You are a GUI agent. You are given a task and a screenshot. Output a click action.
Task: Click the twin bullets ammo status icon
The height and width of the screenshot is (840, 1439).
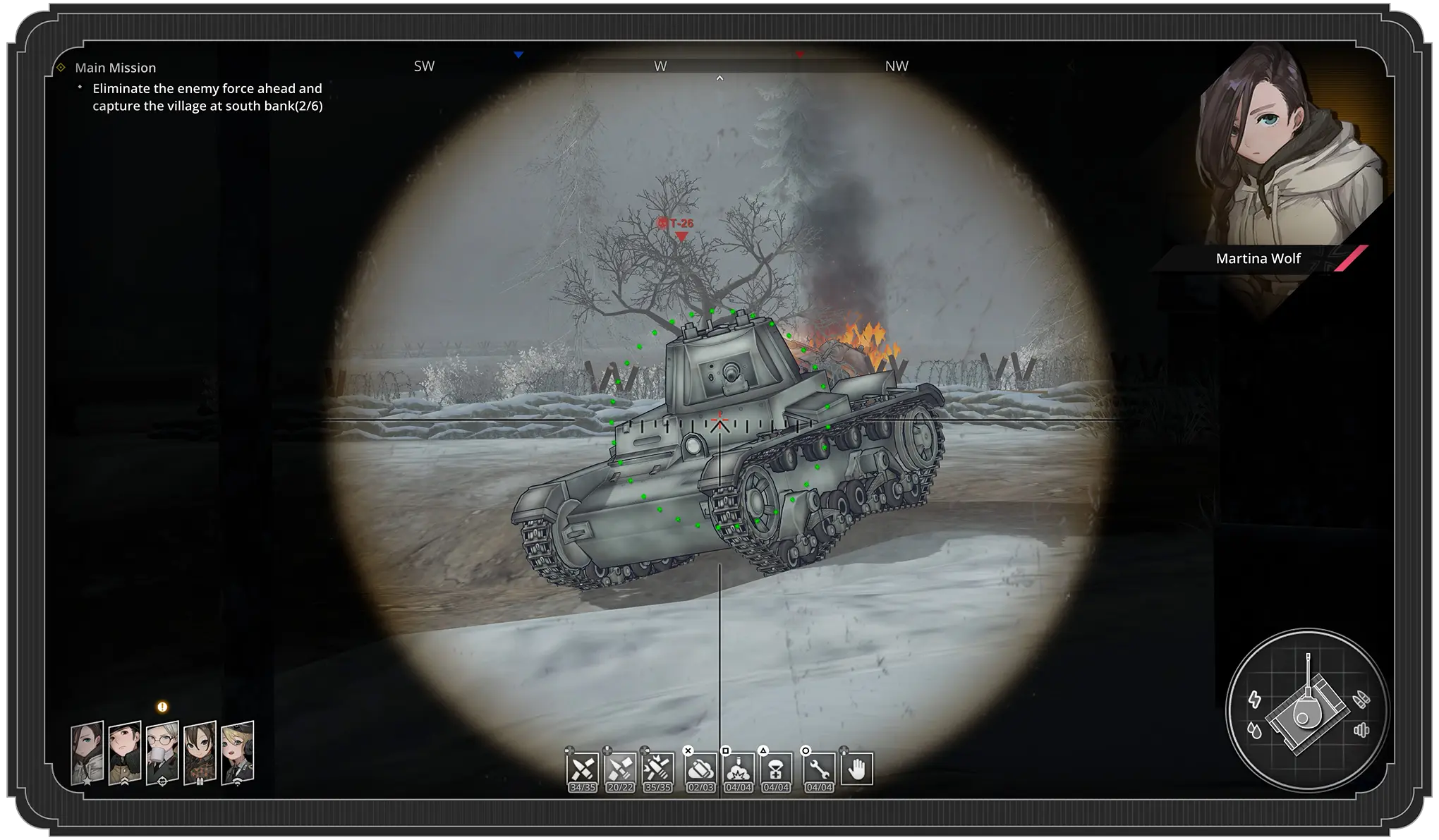pyautogui.click(x=1361, y=699)
